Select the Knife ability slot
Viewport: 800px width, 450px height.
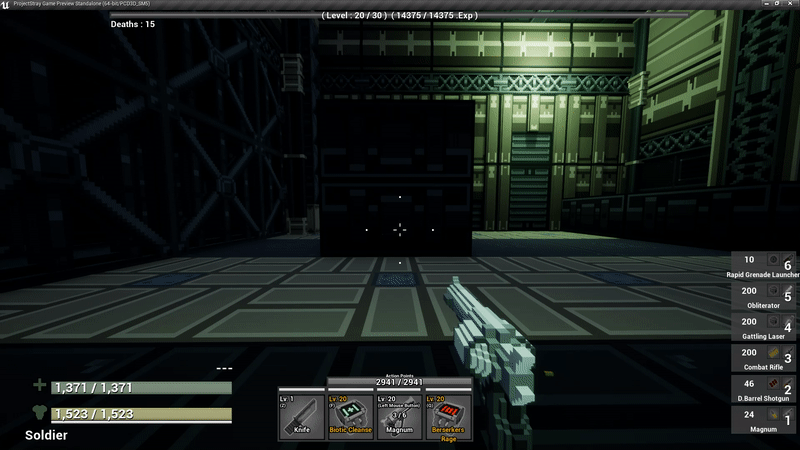click(302, 415)
